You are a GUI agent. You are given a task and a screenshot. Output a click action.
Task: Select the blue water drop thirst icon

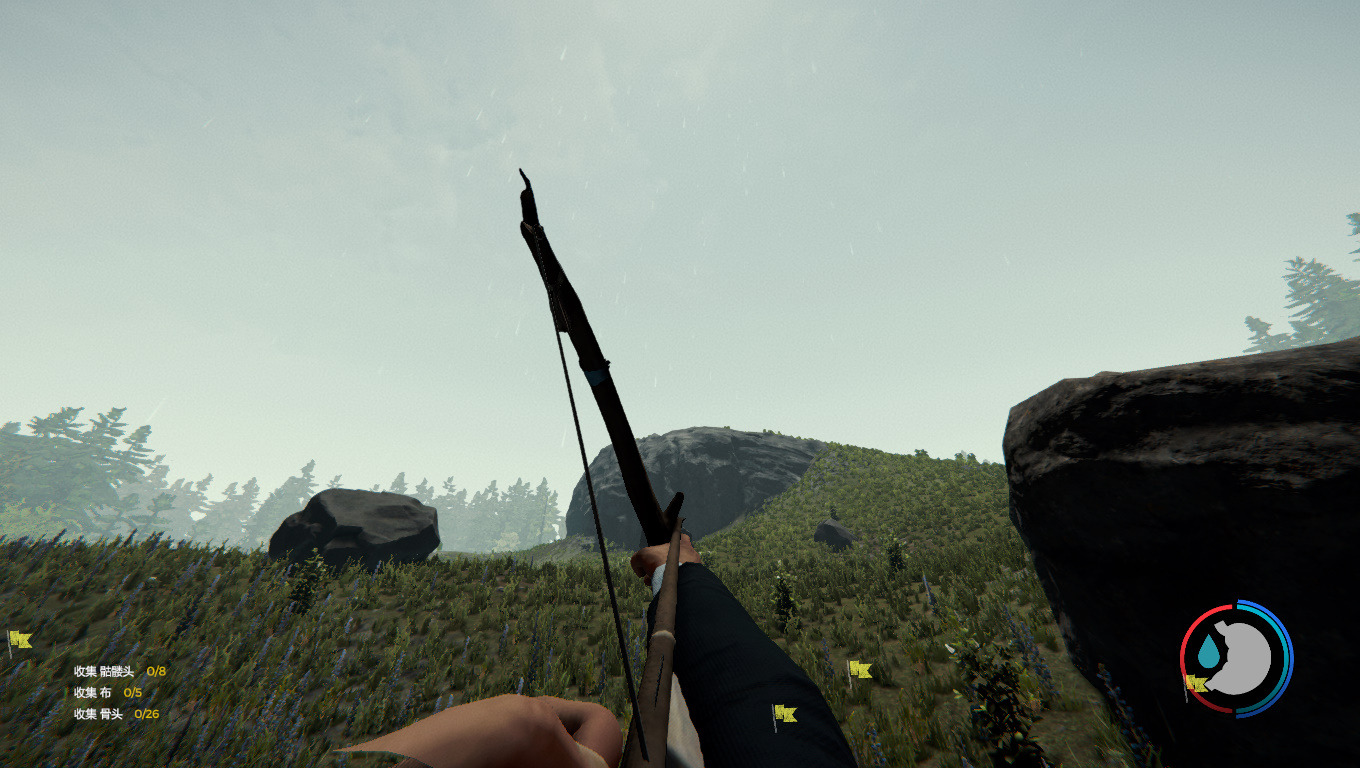[1209, 653]
